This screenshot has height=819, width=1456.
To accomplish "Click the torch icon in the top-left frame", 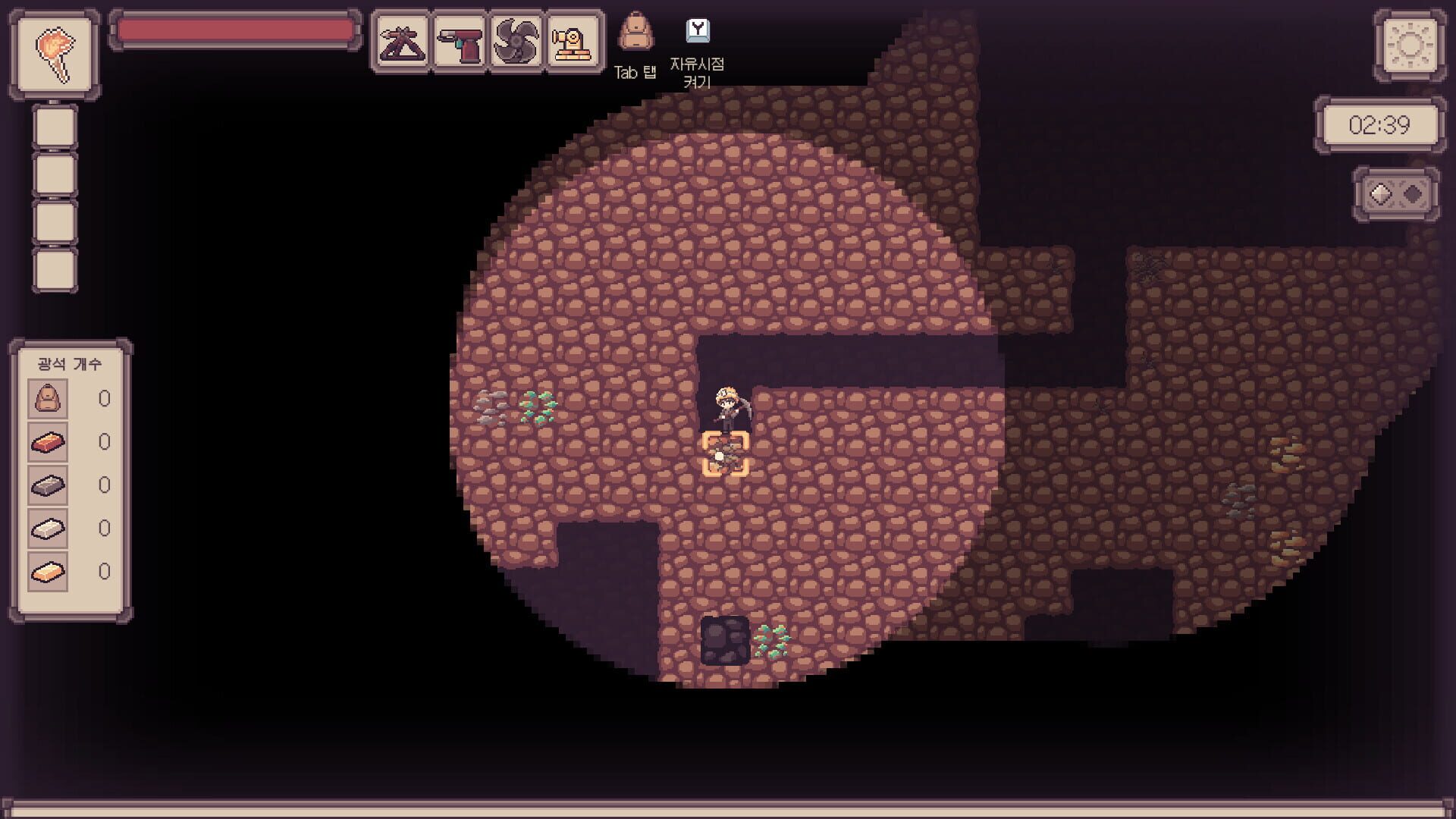I will [55, 53].
